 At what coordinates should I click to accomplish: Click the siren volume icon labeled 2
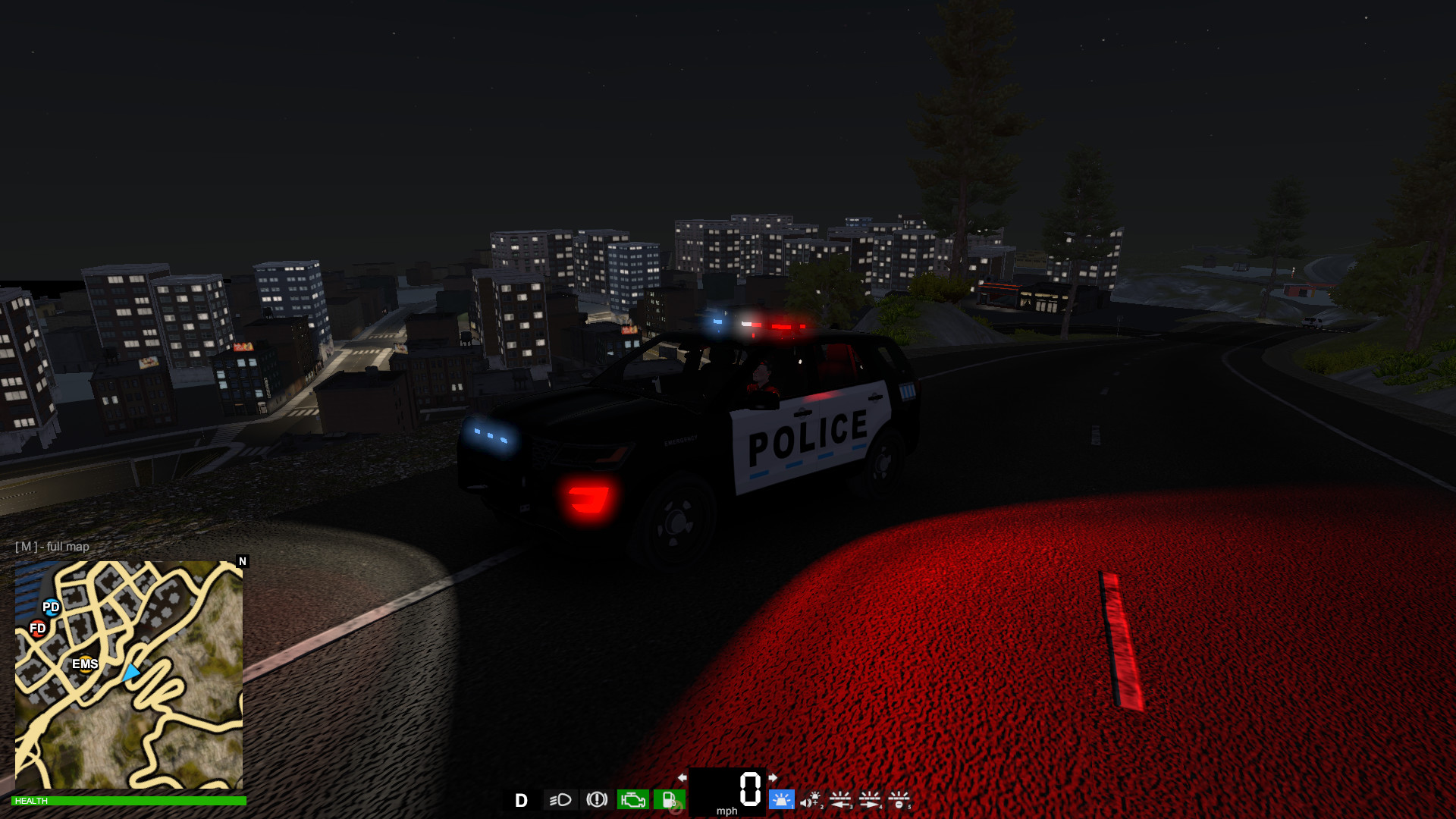click(810, 800)
